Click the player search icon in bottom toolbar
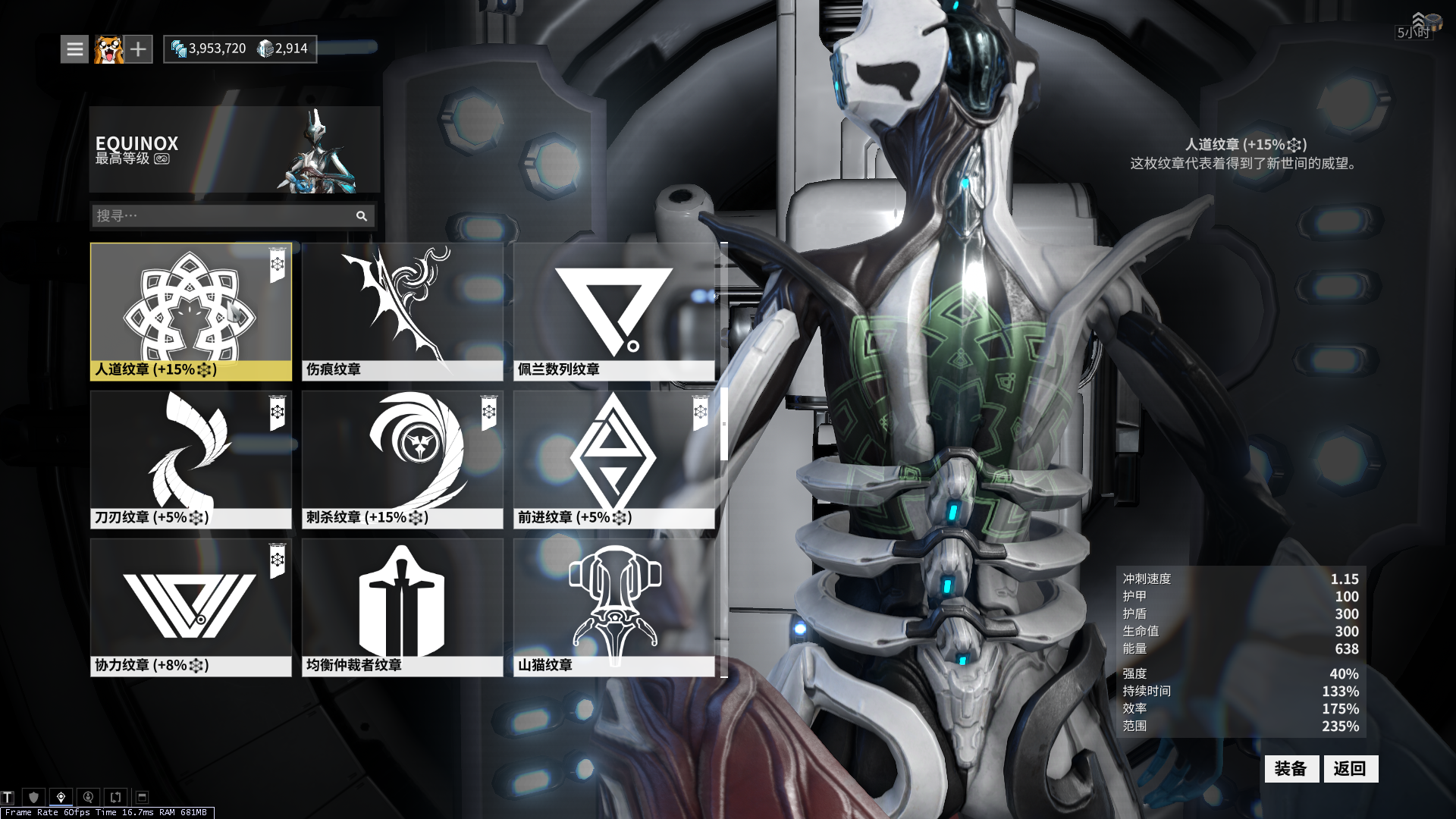 click(89, 797)
